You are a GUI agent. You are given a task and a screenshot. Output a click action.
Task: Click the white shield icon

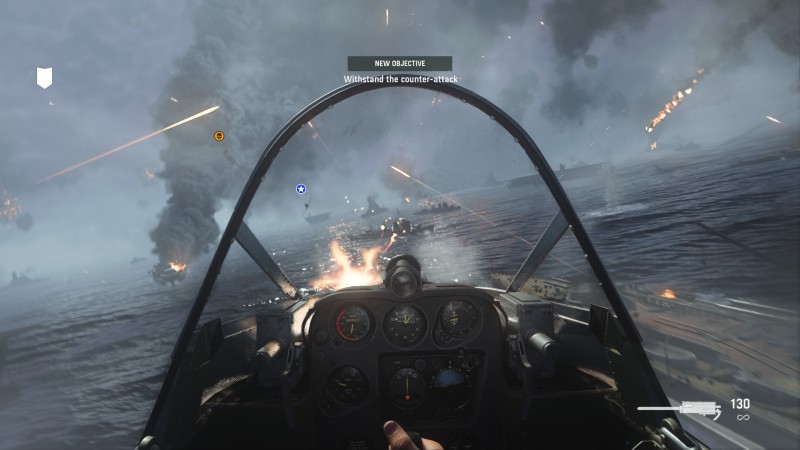(44, 78)
